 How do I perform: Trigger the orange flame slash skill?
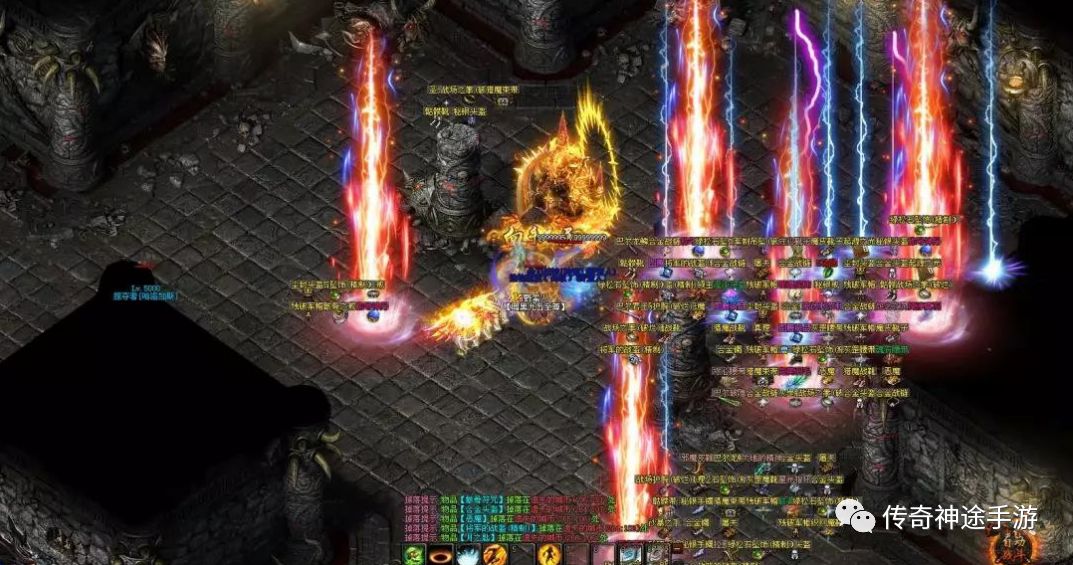[x=493, y=555]
